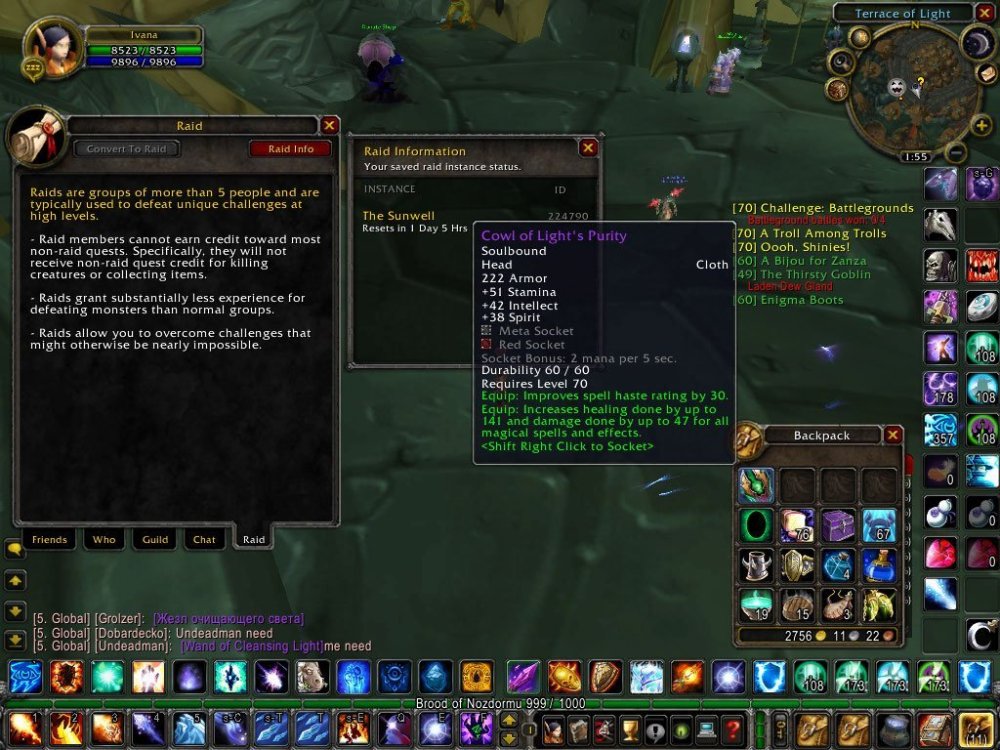Open the Guild tab
Image resolution: width=1000 pixels, height=750 pixels.
[155, 540]
